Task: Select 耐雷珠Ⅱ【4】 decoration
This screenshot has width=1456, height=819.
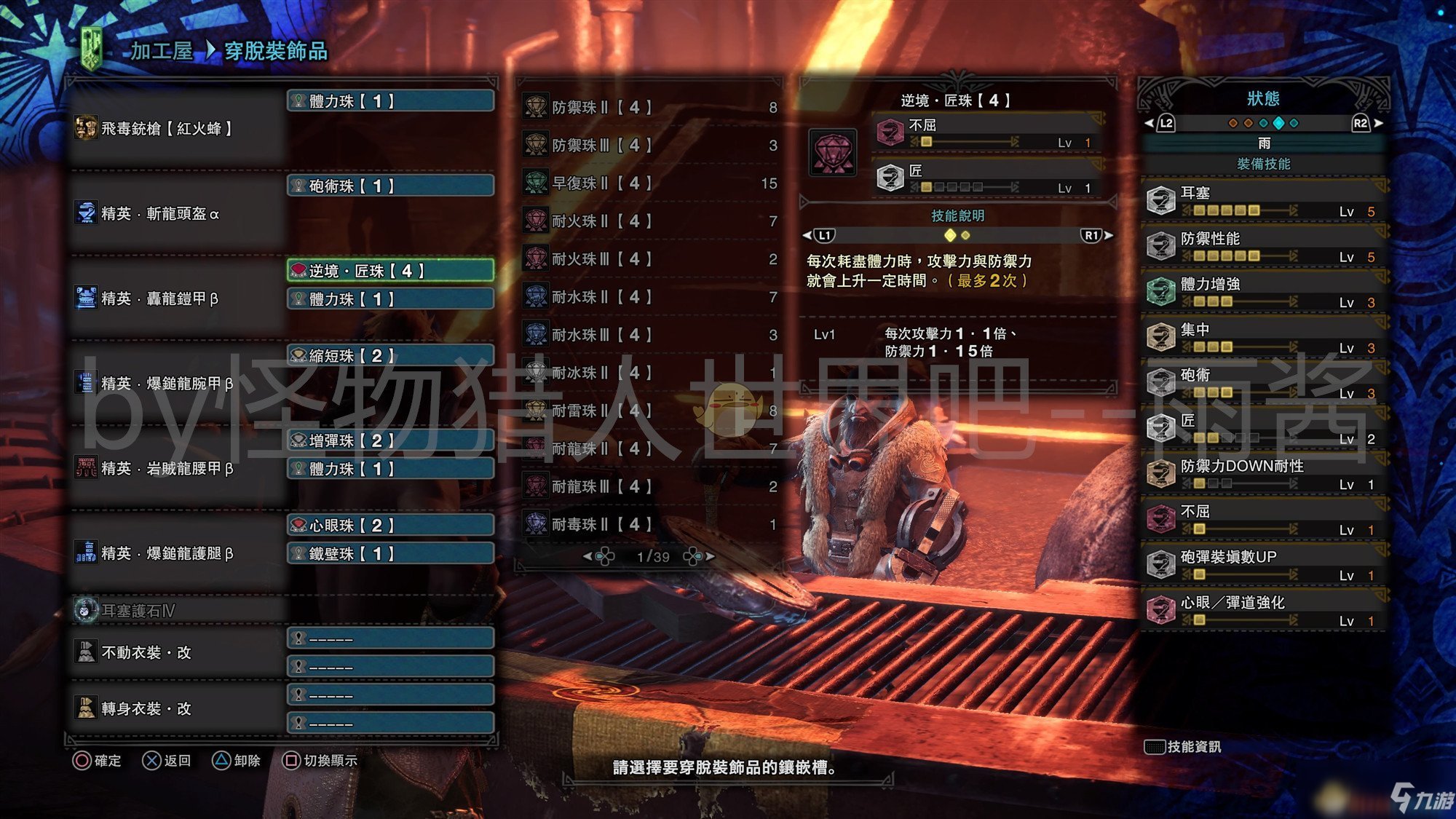Action: point(649,411)
